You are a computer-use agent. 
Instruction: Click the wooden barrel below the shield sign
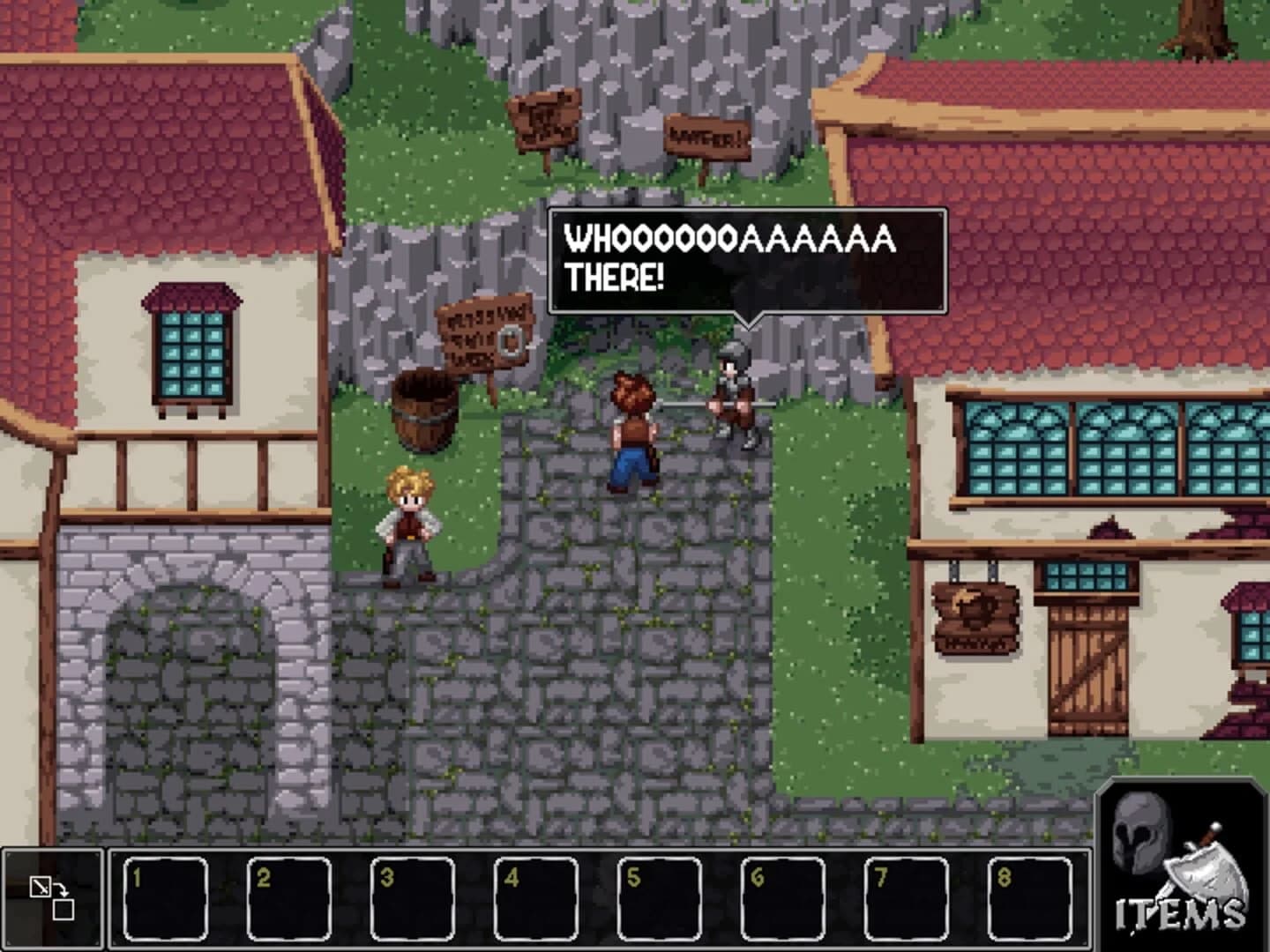tap(424, 414)
